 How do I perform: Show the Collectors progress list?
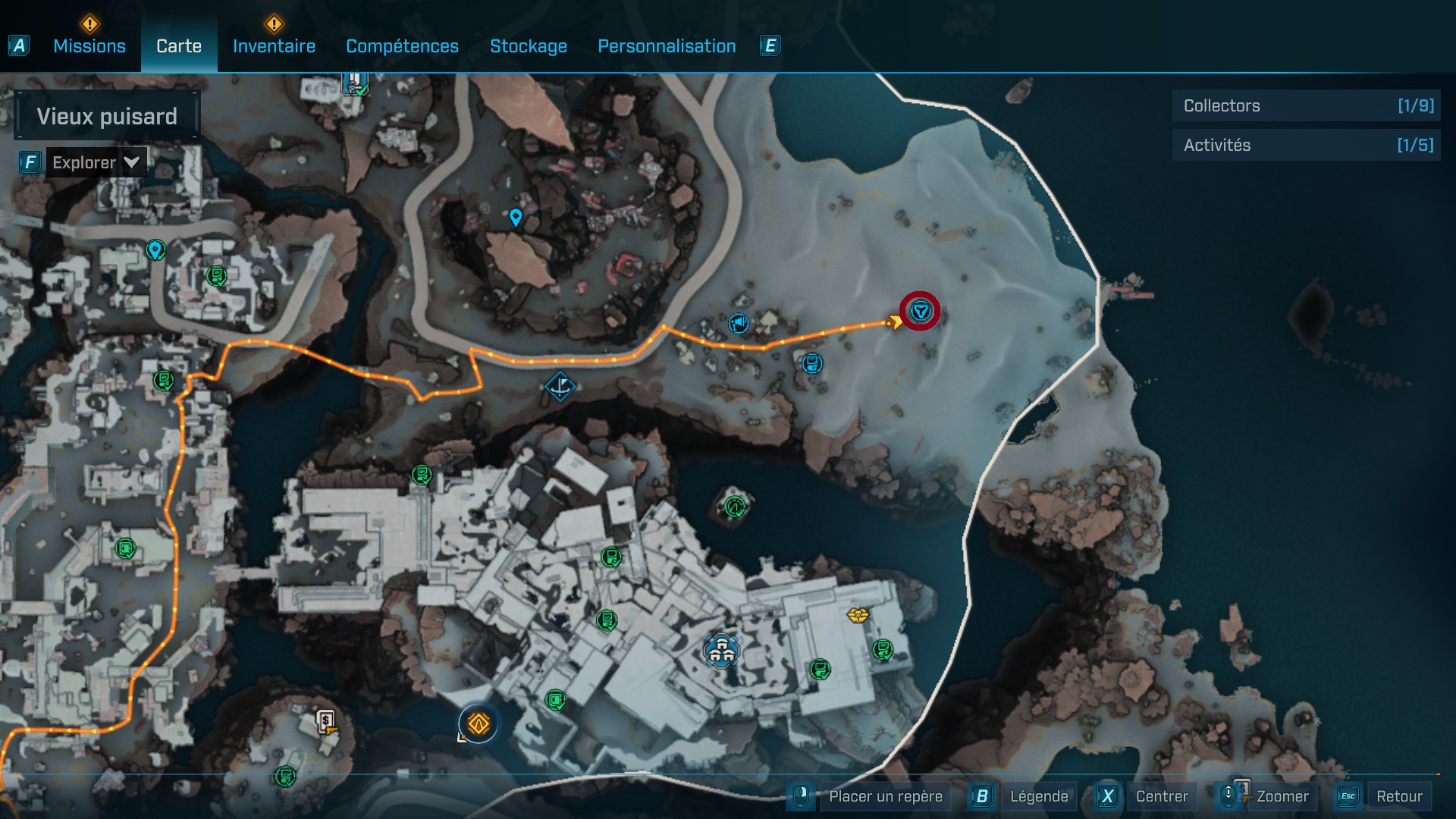pos(1306,106)
